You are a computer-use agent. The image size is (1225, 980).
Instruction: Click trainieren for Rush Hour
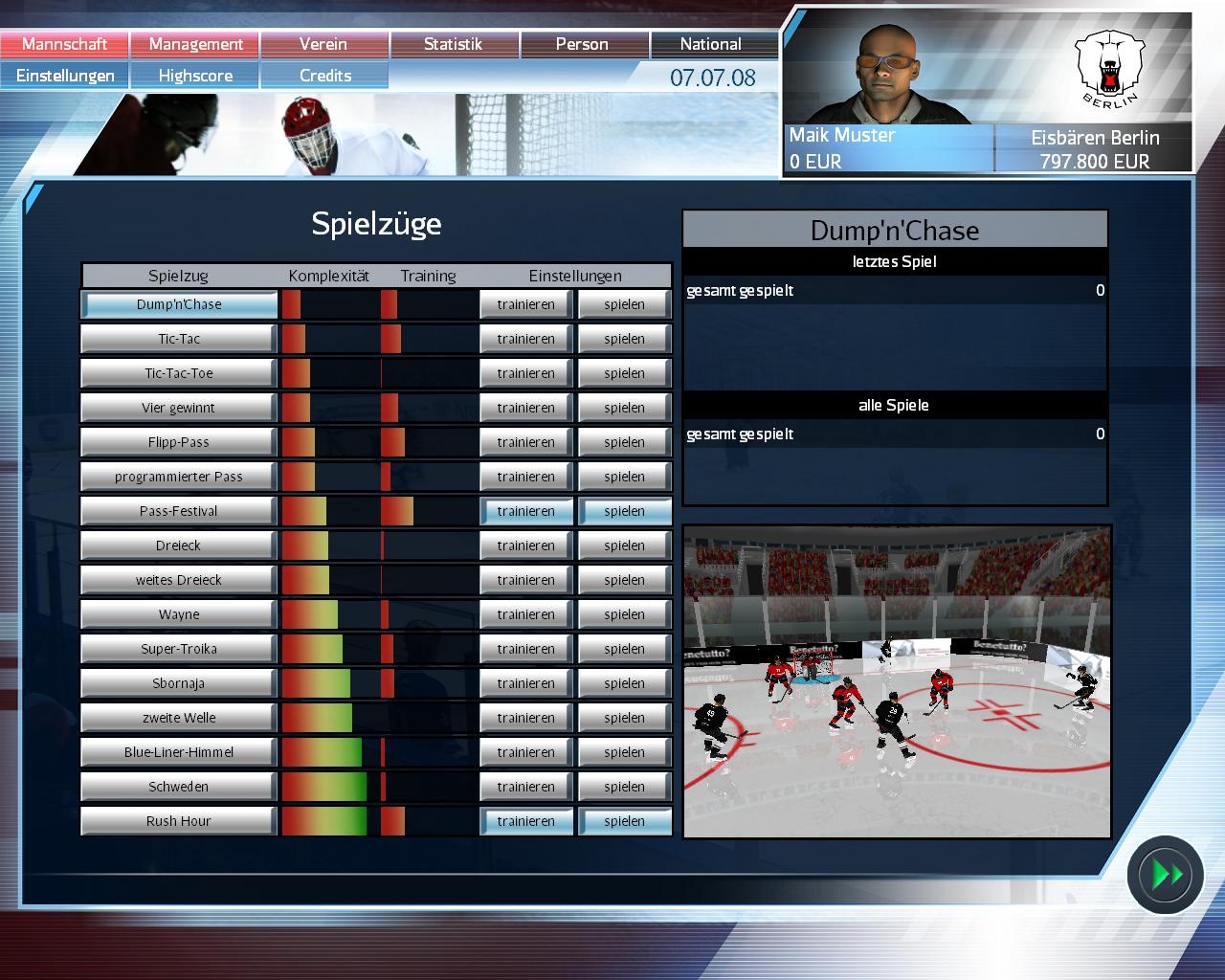click(x=525, y=821)
